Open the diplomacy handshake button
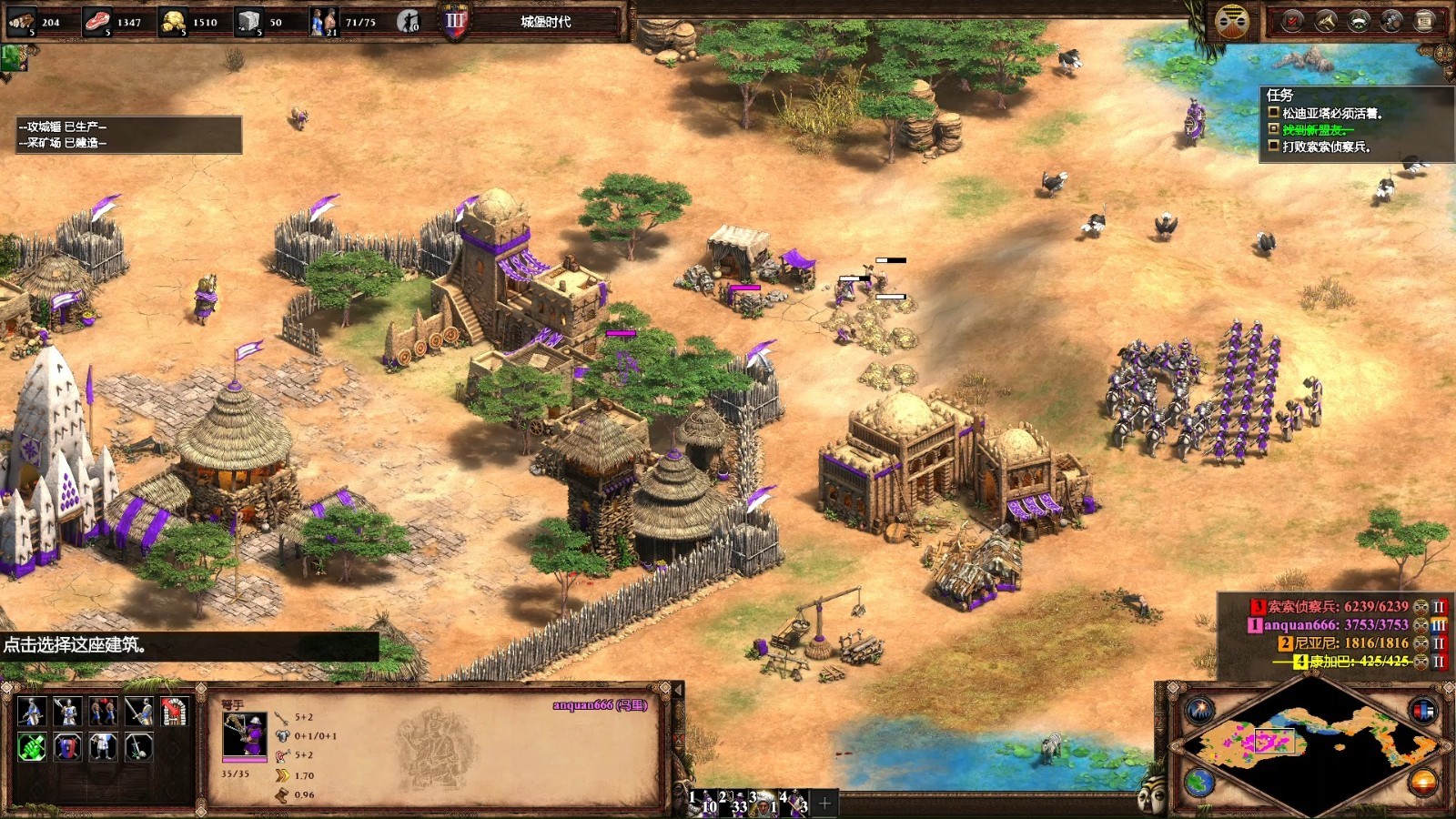Image resolution: width=1456 pixels, height=819 pixels. pos(1325,21)
